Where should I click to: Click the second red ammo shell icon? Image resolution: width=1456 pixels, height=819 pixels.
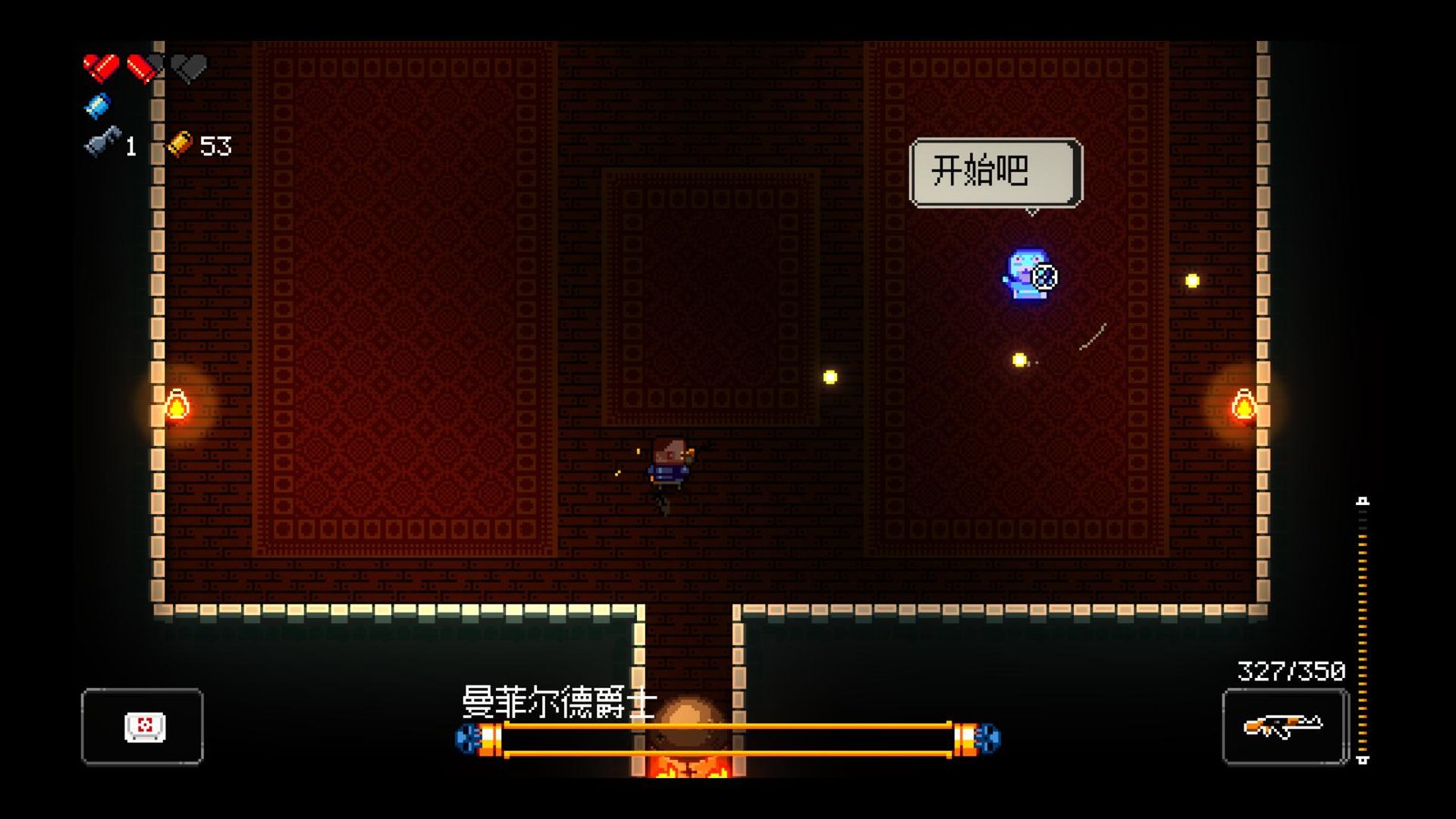click(x=139, y=66)
